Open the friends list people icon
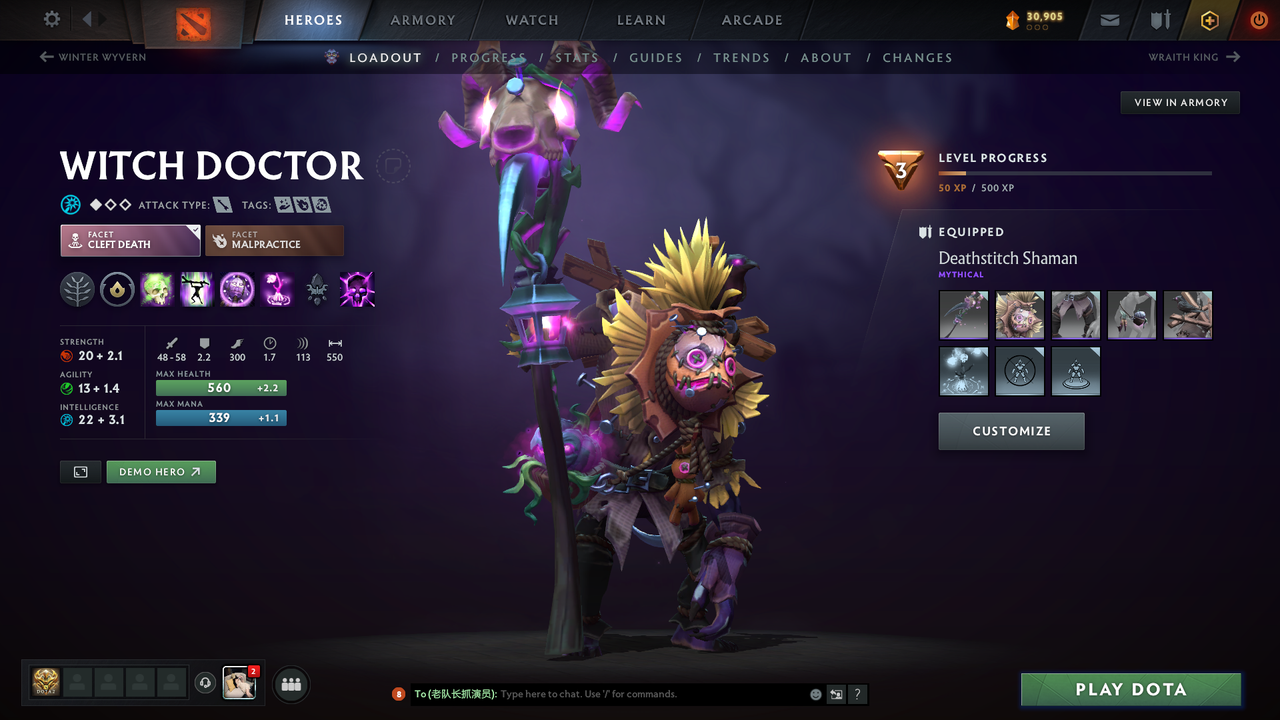 pyautogui.click(x=290, y=684)
